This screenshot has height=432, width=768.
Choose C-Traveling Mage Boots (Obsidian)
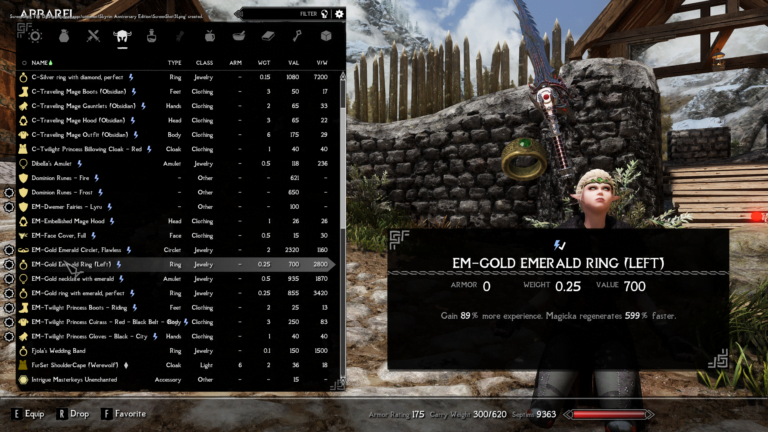tap(80, 91)
